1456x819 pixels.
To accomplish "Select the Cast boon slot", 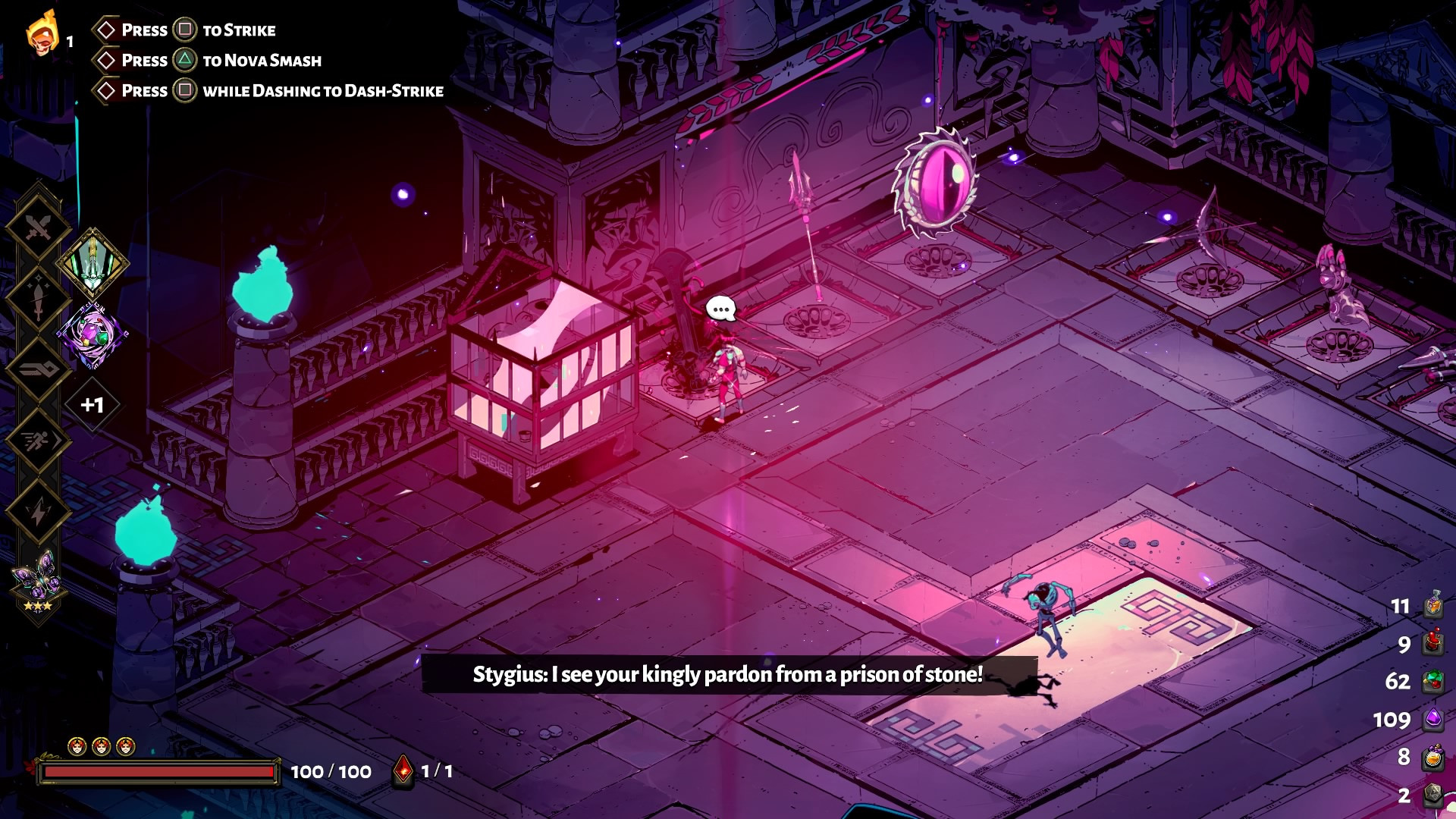I will [38, 369].
